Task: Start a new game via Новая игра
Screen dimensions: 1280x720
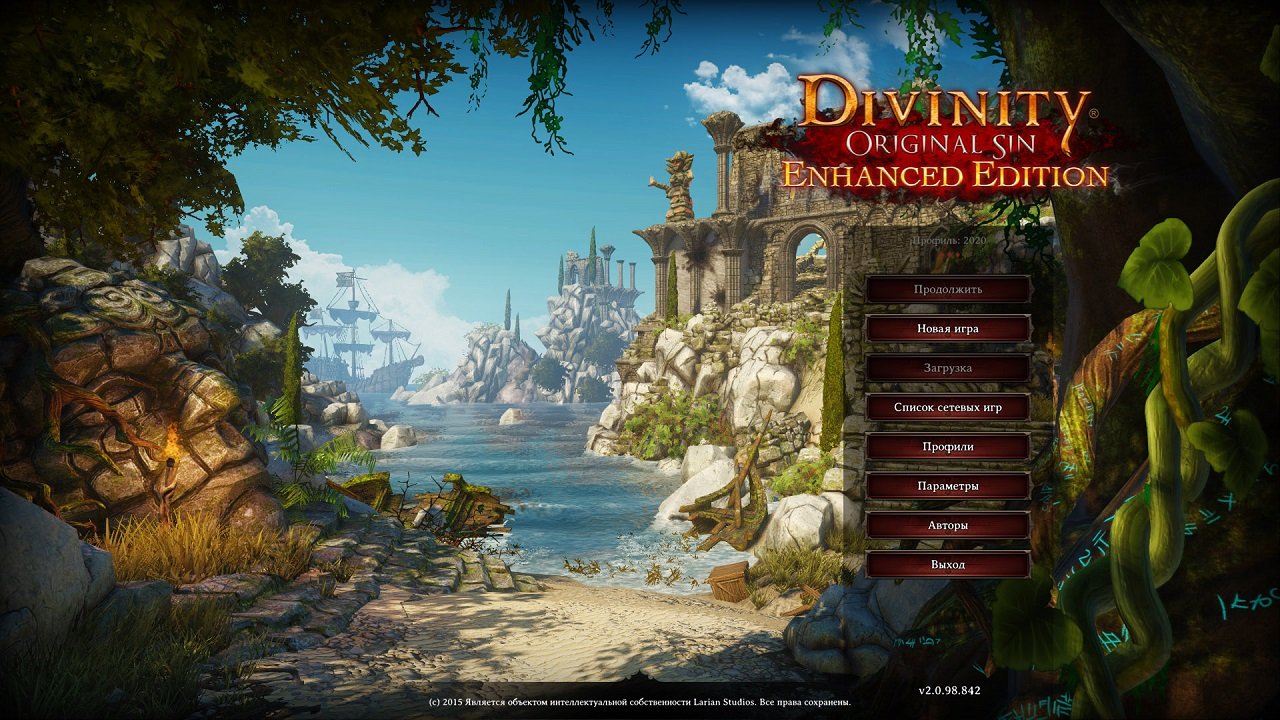Action: coord(949,328)
